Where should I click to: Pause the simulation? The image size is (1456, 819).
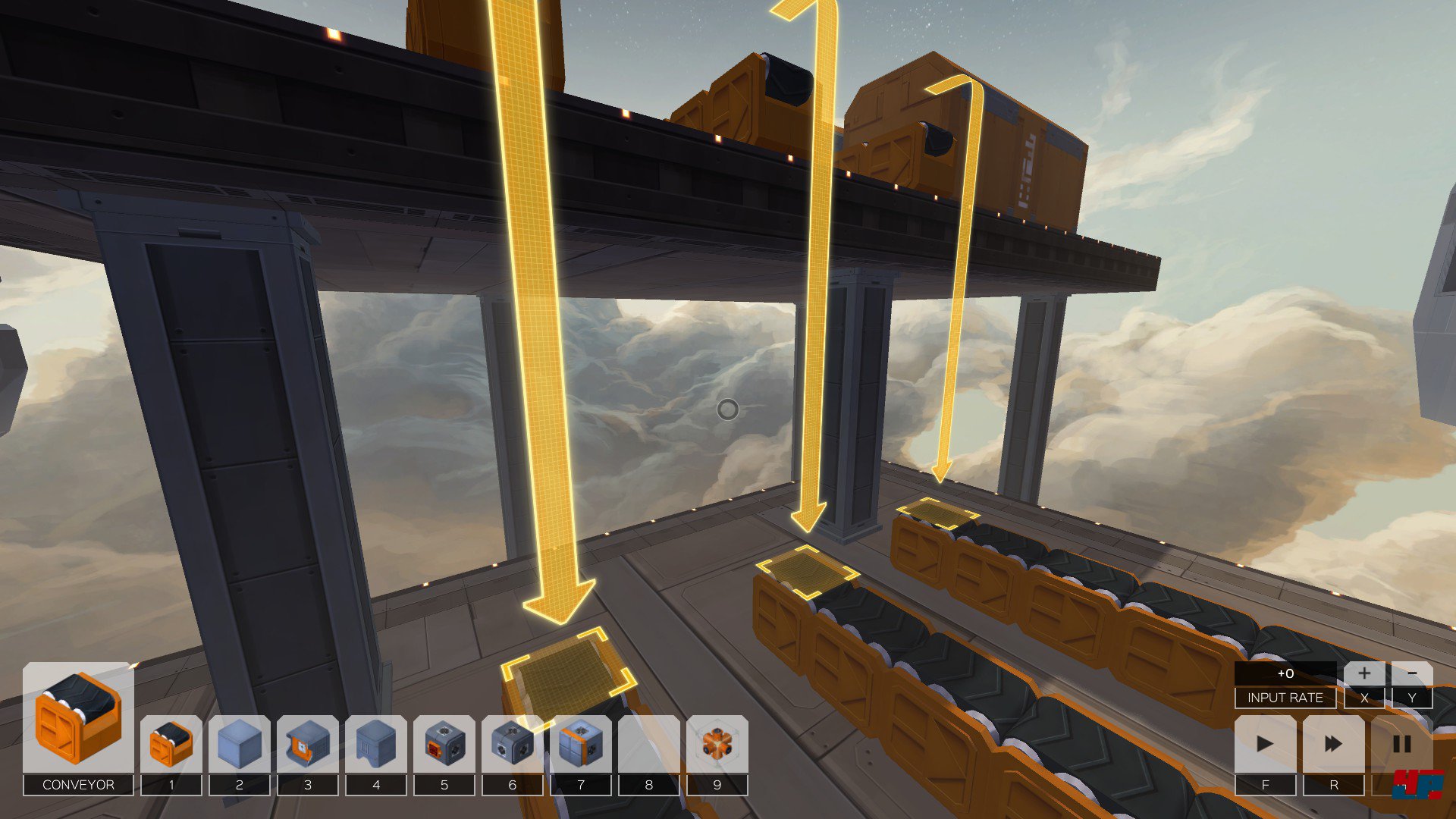[1401, 744]
